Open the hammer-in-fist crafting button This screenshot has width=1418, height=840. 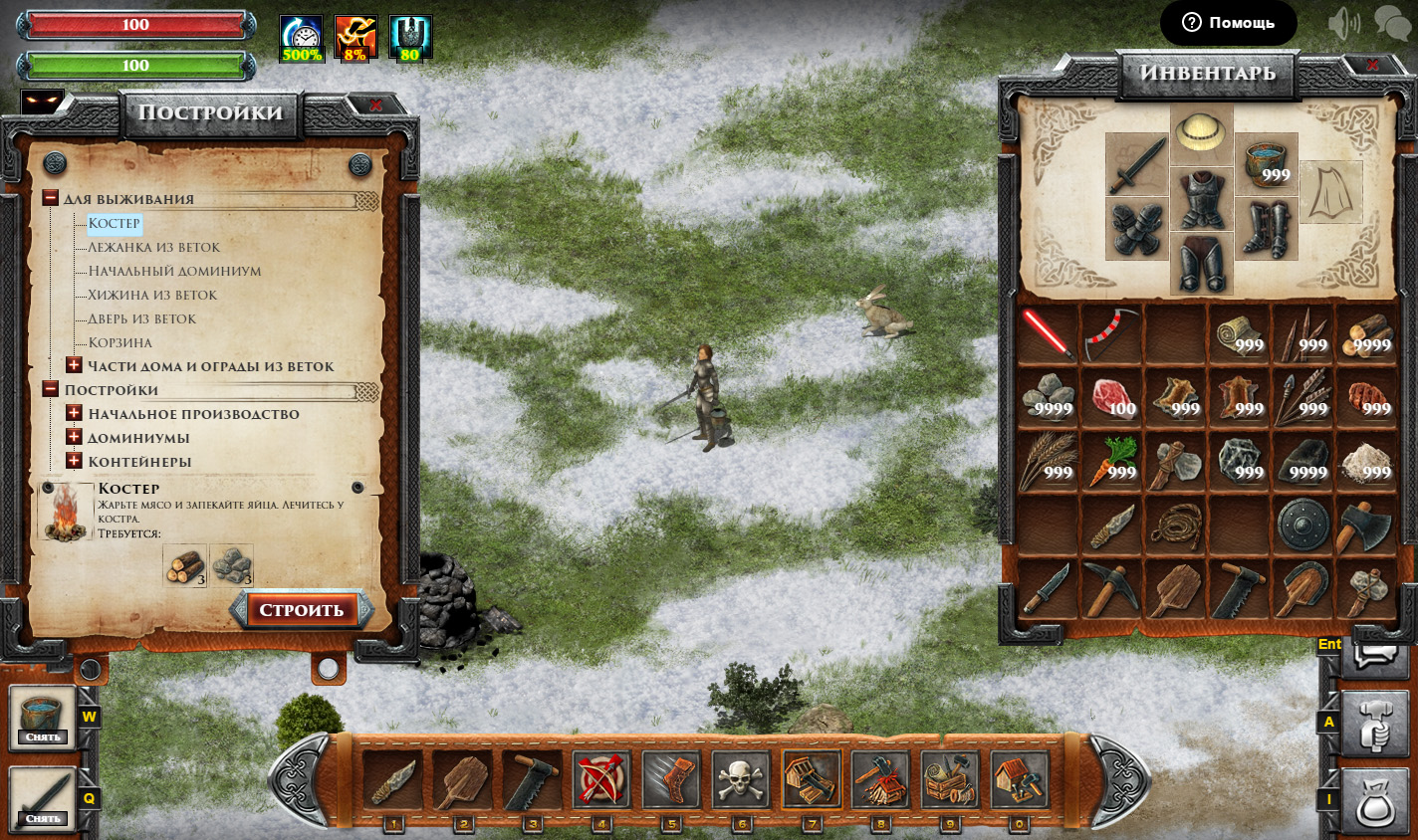coord(1374,724)
